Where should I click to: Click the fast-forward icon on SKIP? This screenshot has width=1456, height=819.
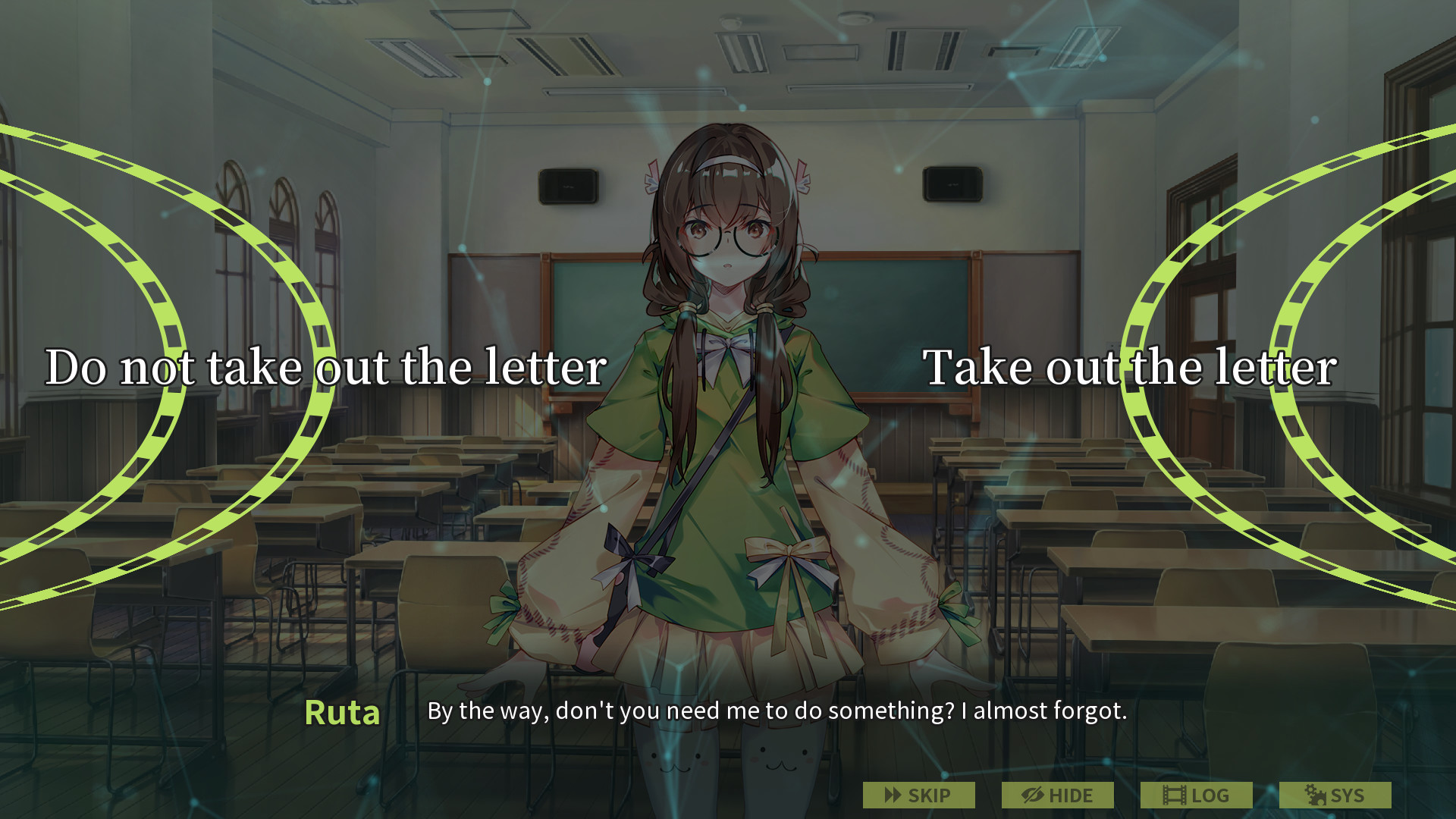[x=892, y=795]
